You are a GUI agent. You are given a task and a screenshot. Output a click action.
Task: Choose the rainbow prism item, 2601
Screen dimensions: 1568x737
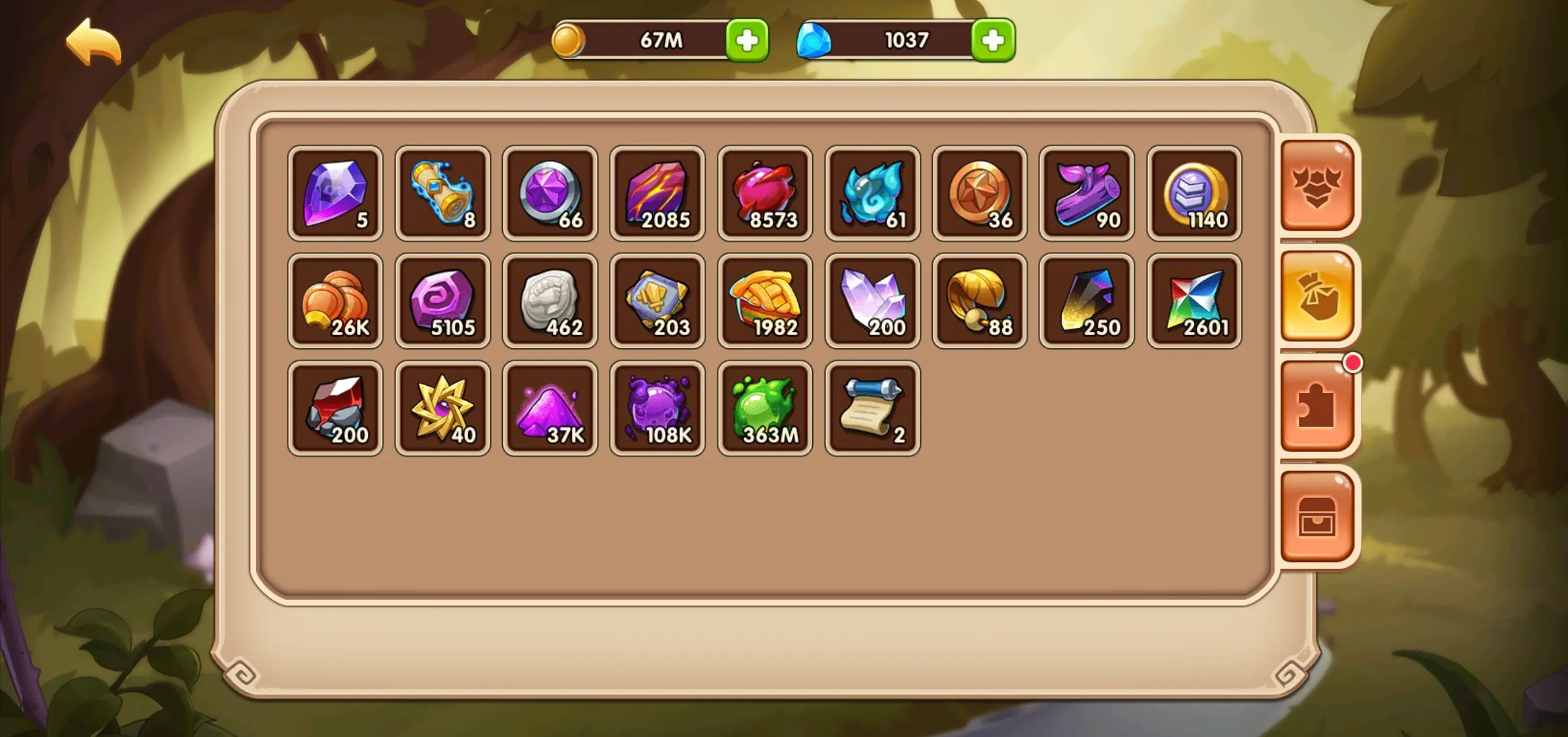point(1194,301)
